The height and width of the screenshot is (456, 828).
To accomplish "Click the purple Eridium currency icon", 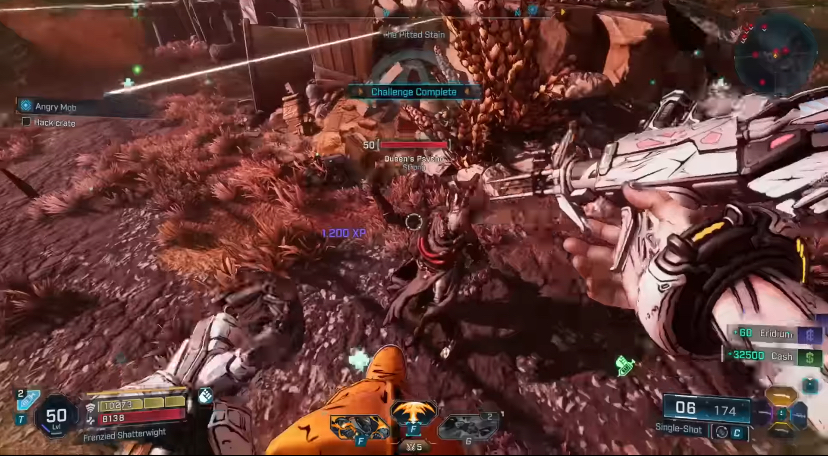I will [x=810, y=336].
